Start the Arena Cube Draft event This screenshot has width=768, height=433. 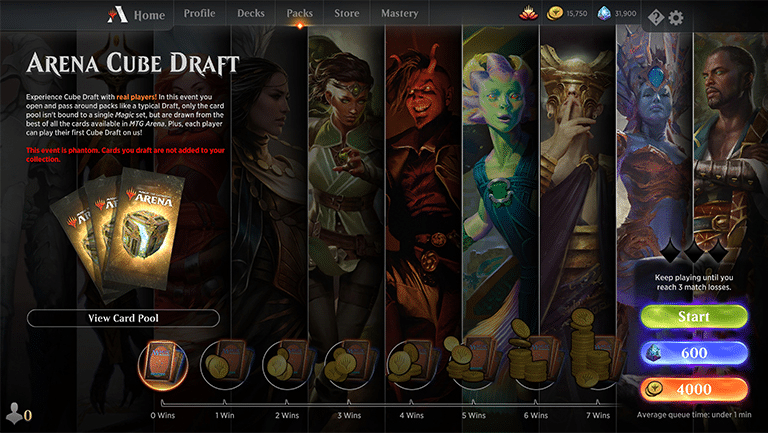click(x=694, y=317)
